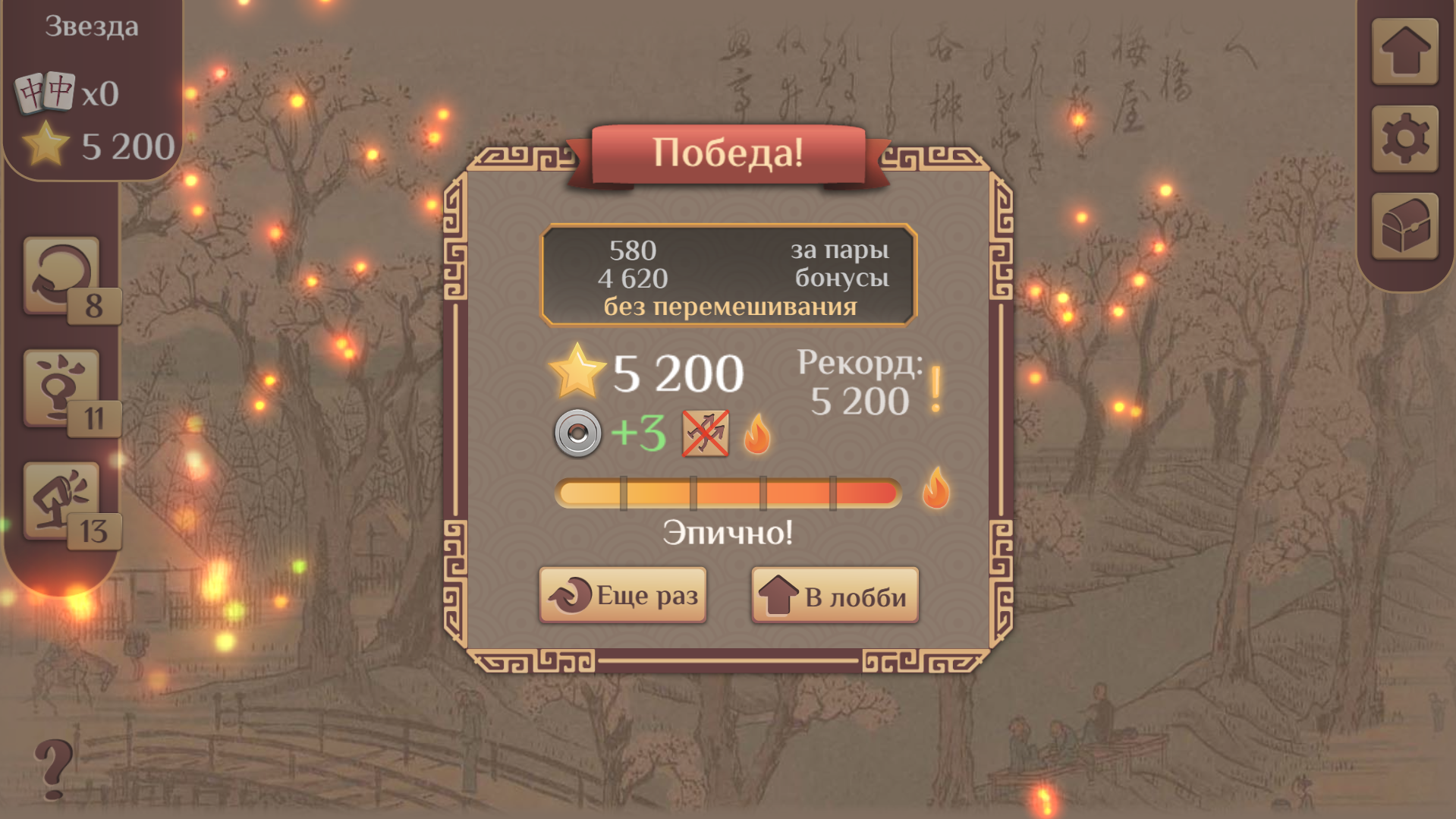The height and width of the screenshot is (819, 1456).
Task: Click the 'без перемешивания' bonus text panel
Action: click(728, 307)
